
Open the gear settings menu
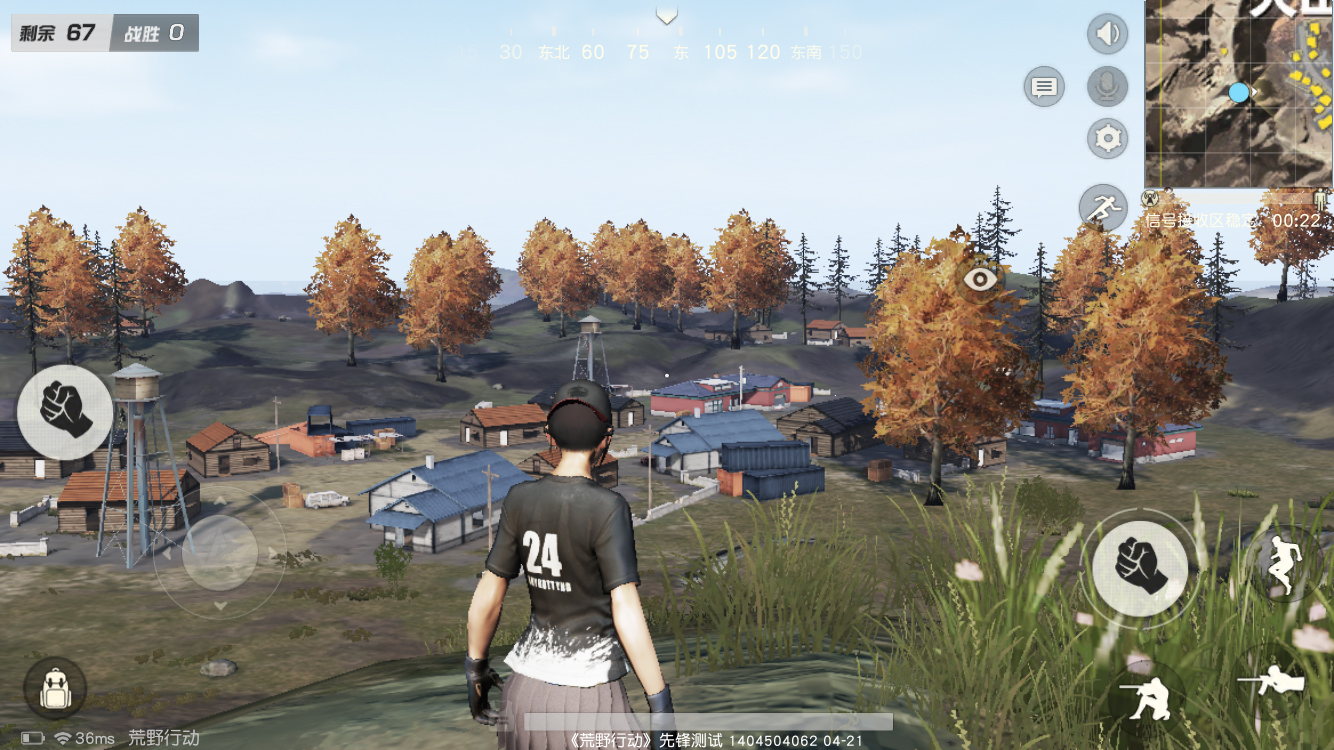[x=1107, y=138]
